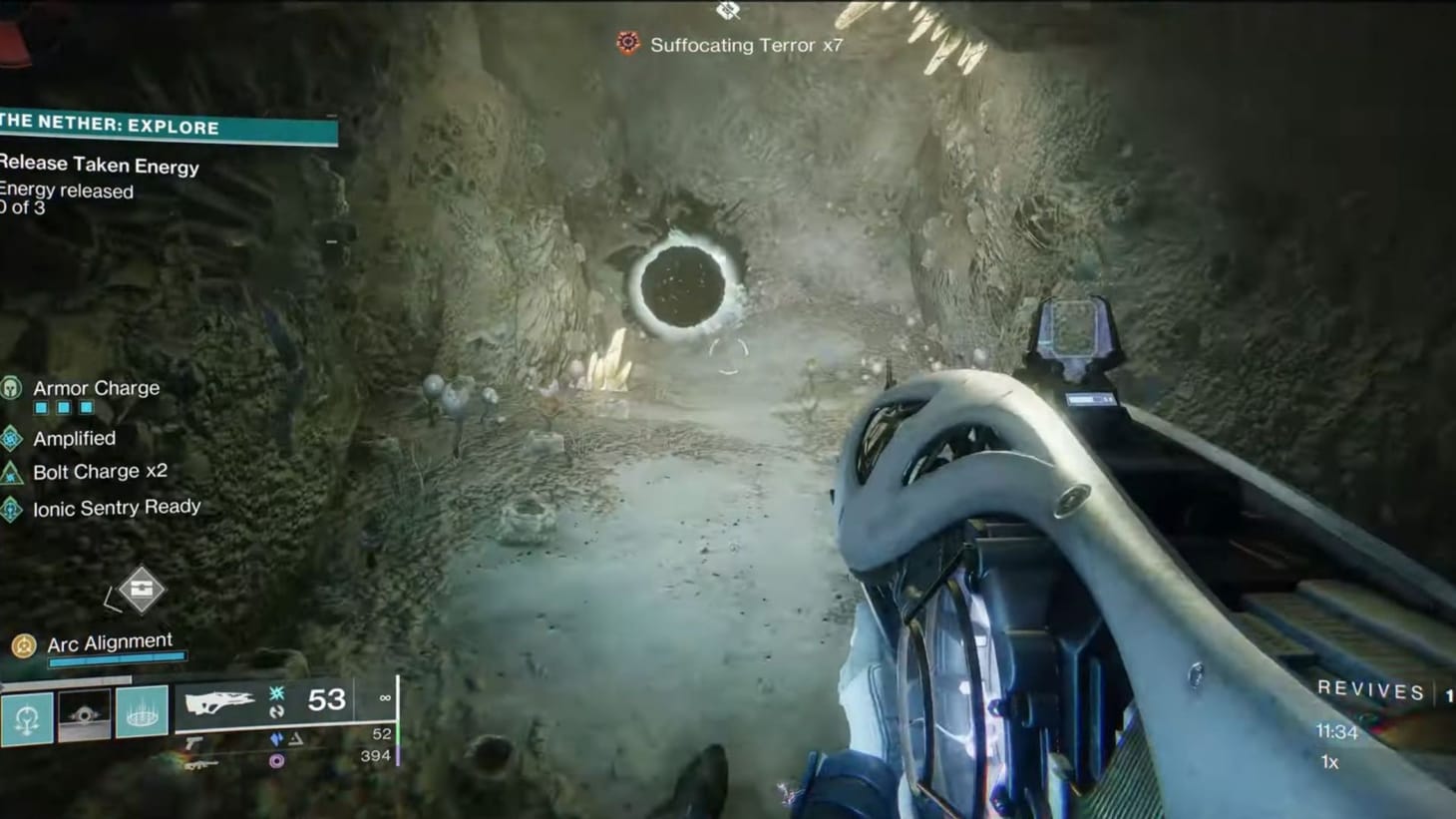This screenshot has width=1456, height=819.
Task: Select the Bolt Charge x2 icon
Action: click(12, 471)
